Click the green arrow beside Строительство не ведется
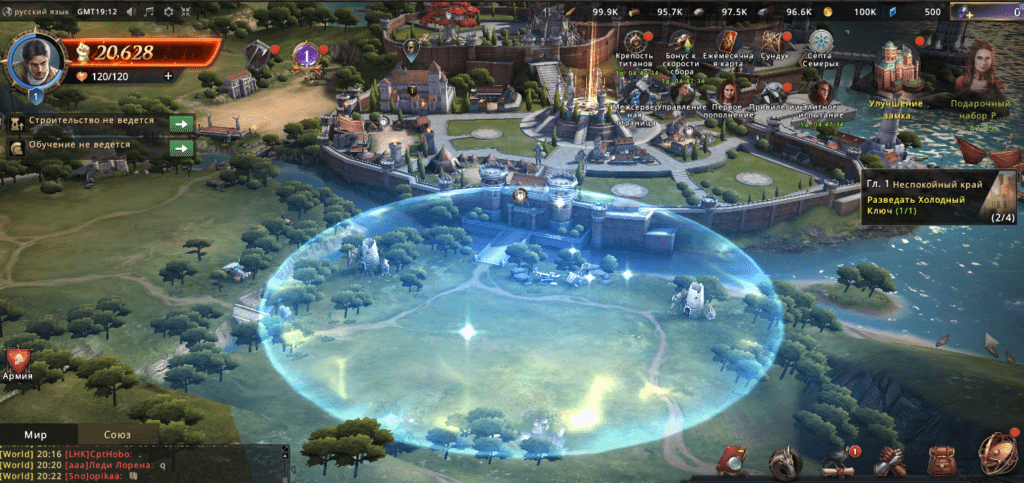This screenshot has width=1024, height=483. (x=181, y=123)
